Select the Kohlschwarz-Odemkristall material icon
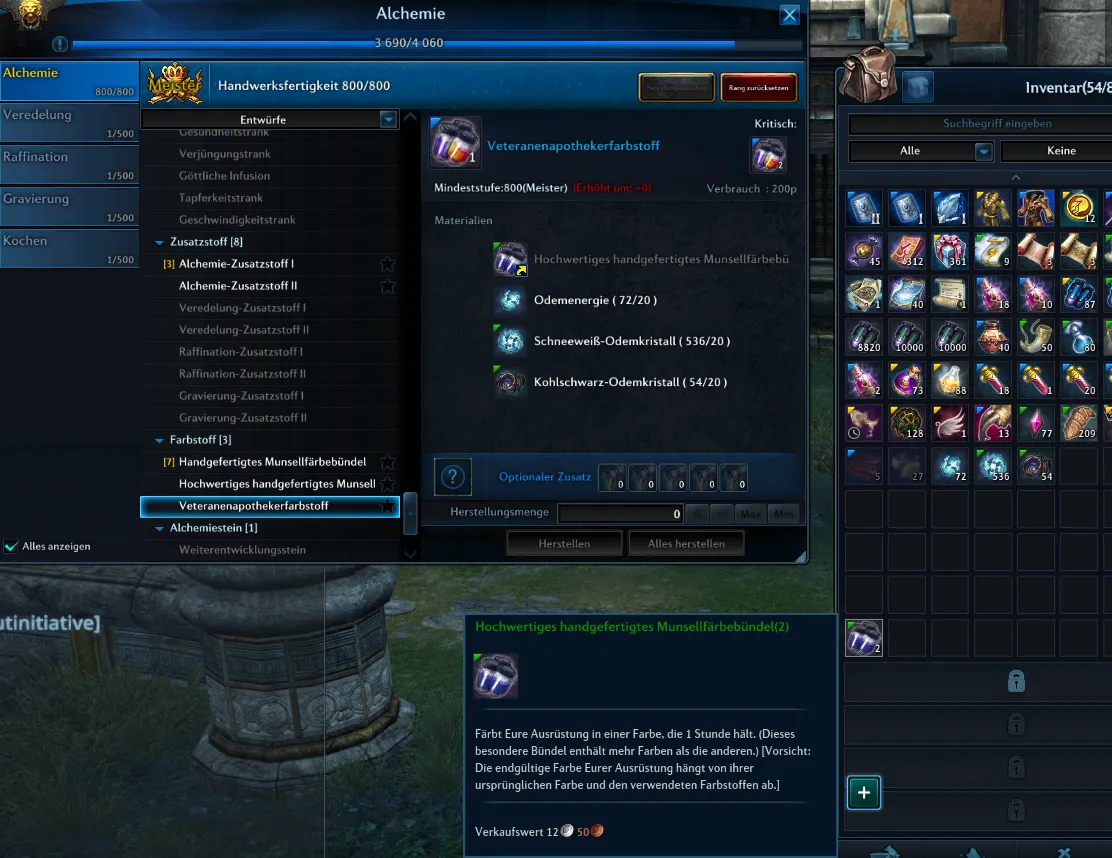1112x858 pixels. pyautogui.click(x=511, y=382)
